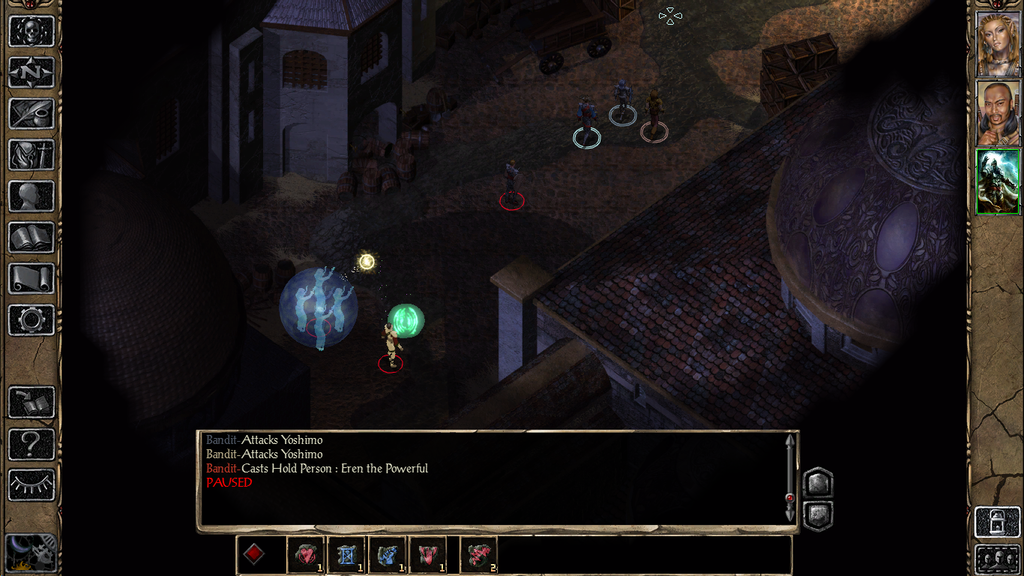Open the inventory screen

click(x=31, y=155)
